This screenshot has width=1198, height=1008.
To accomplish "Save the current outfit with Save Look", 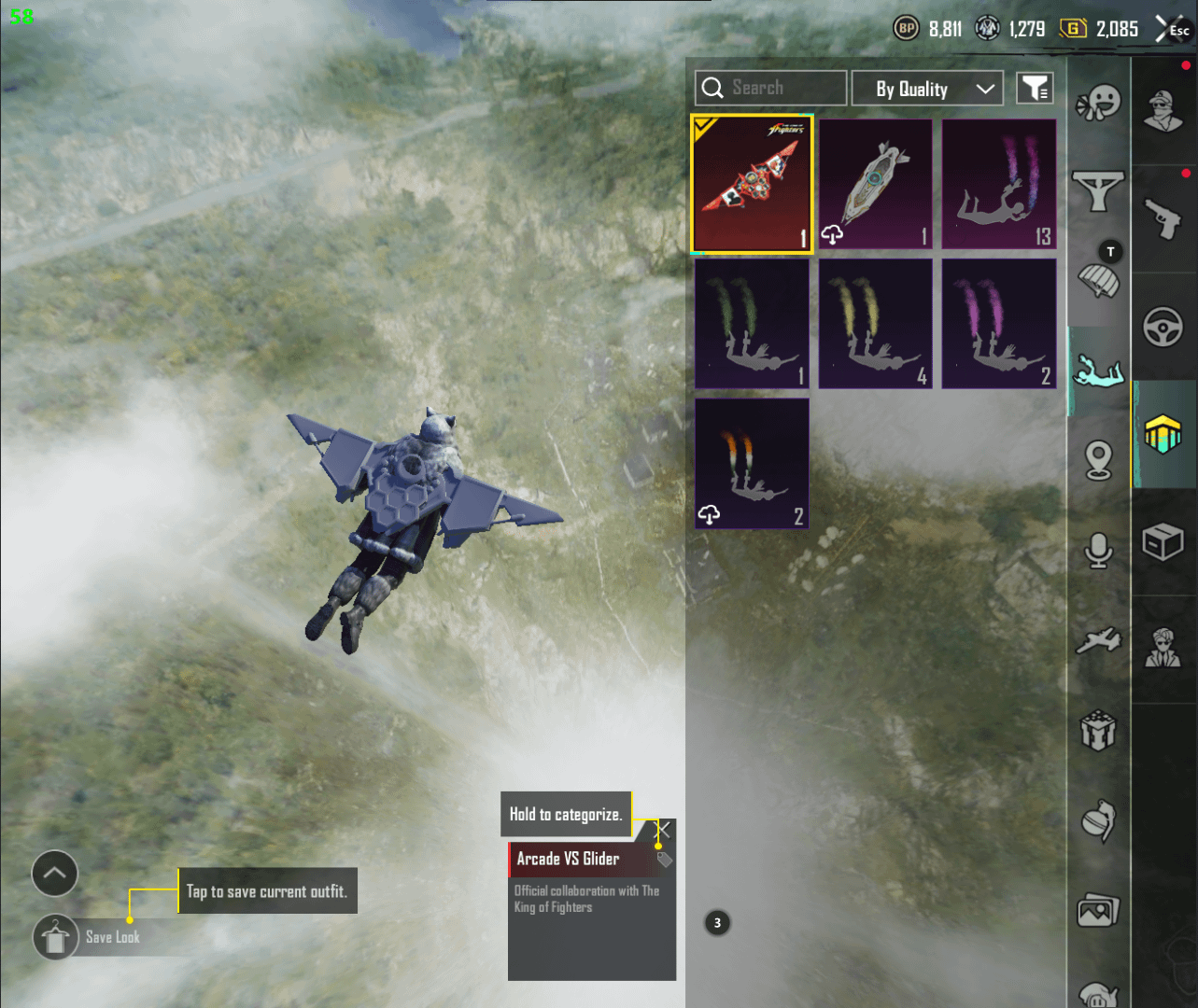I will click(x=56, y=937).
